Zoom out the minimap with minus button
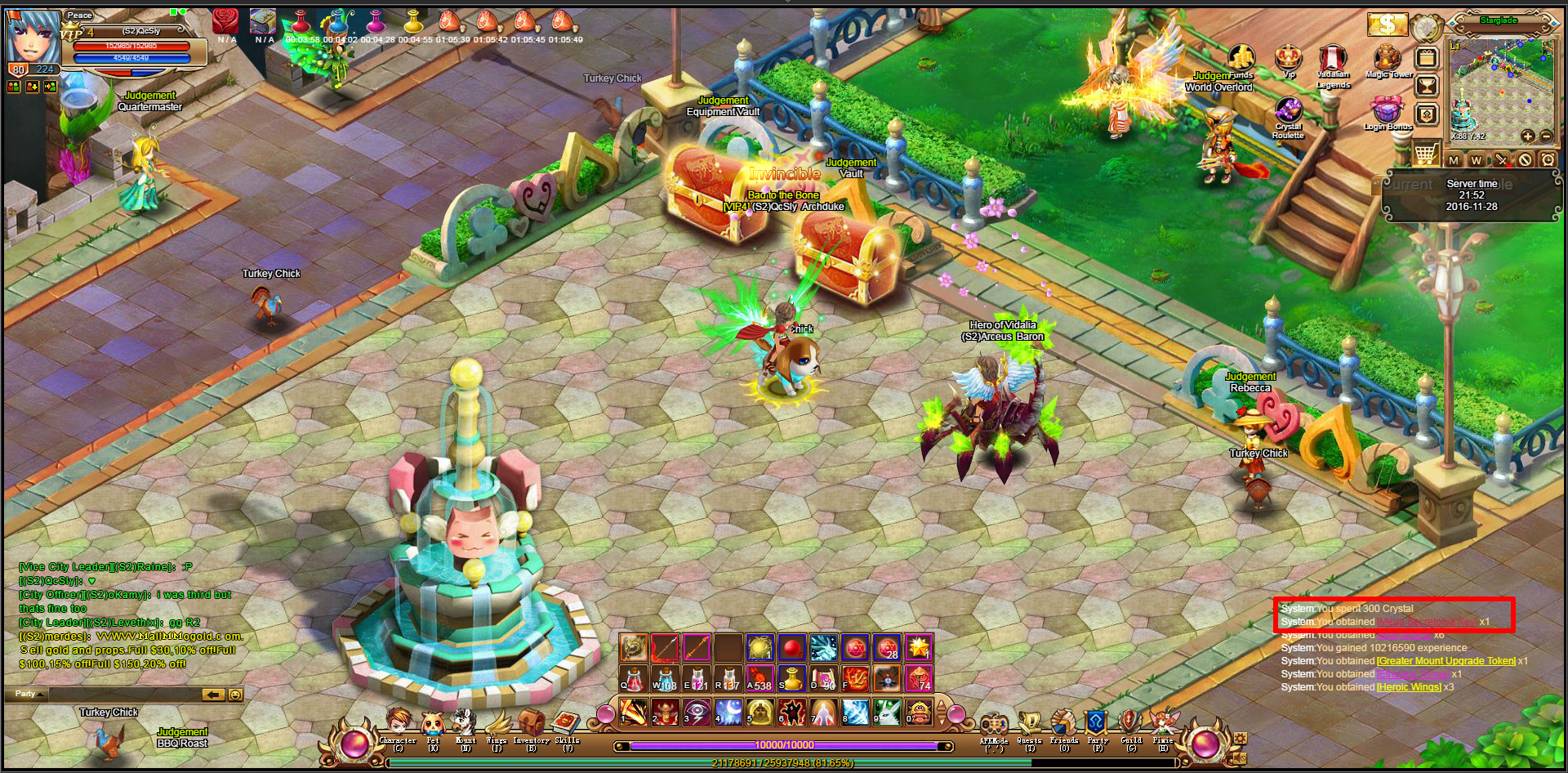Screen dimensions: 1568x773 [1545, 136]
